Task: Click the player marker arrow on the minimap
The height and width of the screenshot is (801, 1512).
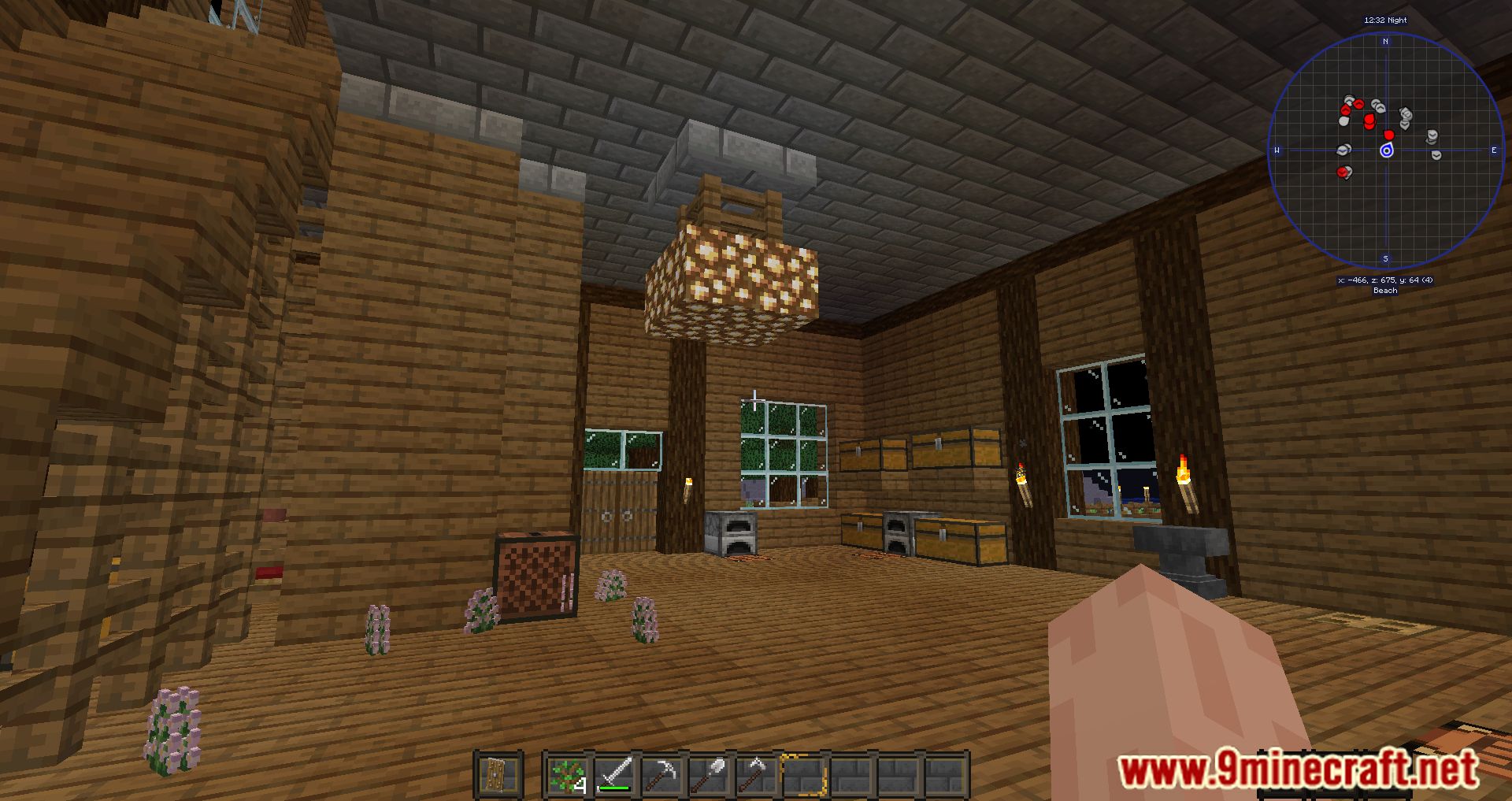Action: click(x=1387, y=150)
